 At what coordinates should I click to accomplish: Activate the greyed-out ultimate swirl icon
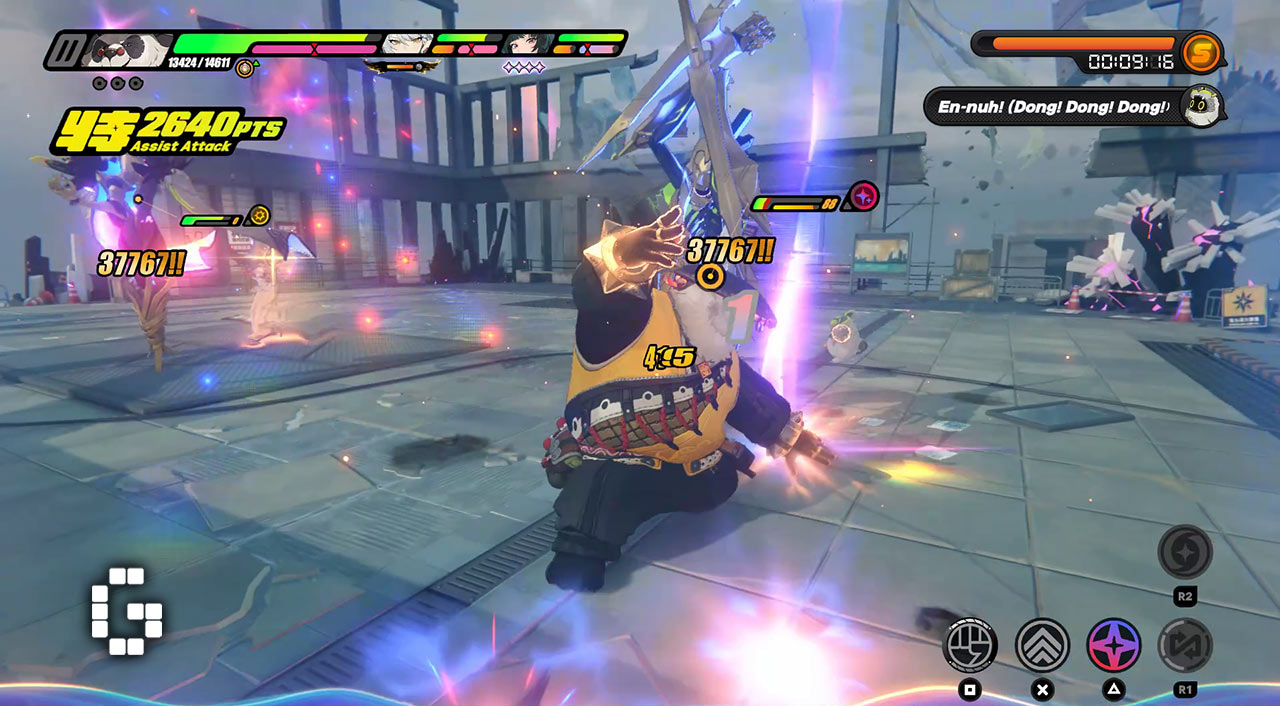(1185, 552)
